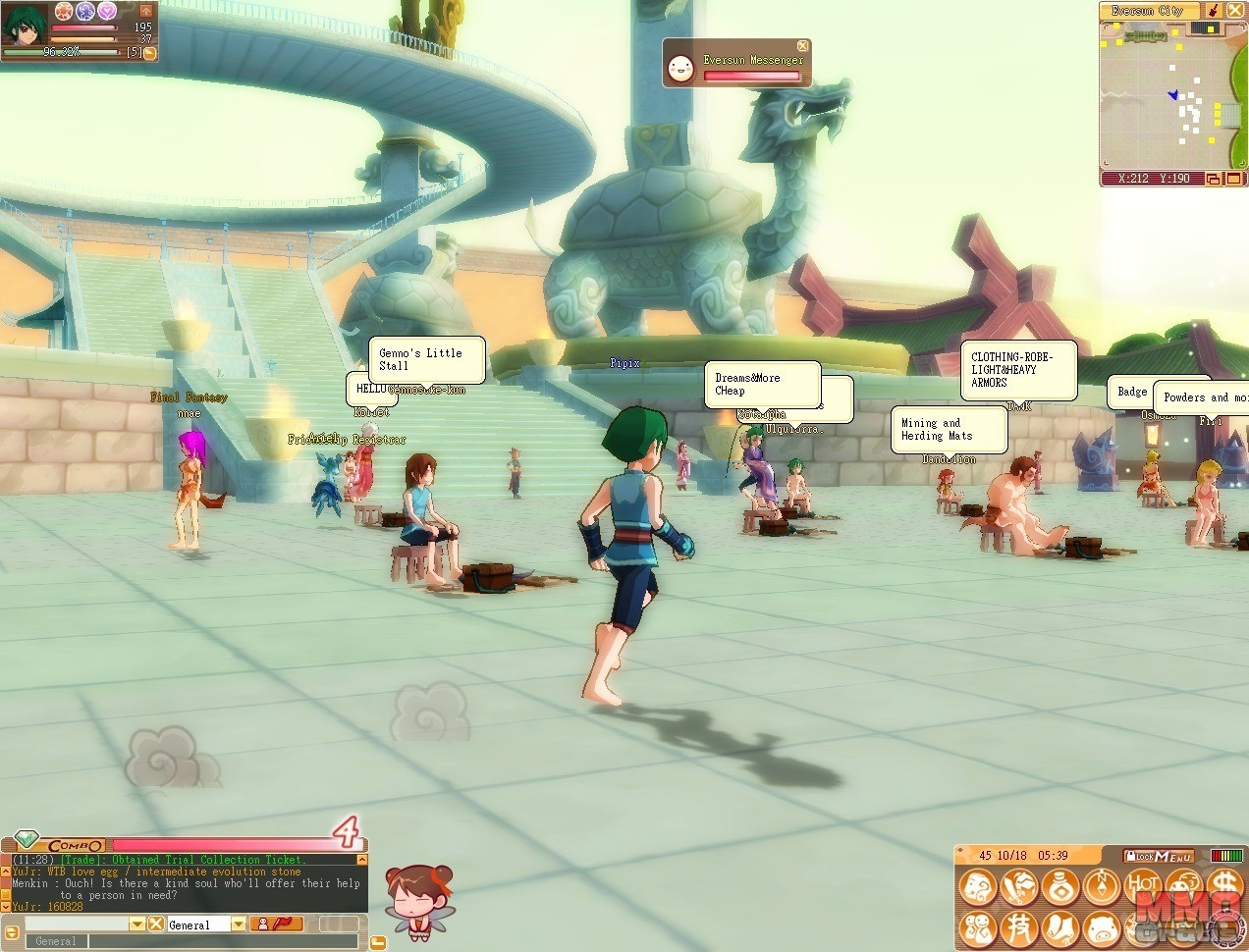Open the potion bag inventory icon

point(1061,887)
